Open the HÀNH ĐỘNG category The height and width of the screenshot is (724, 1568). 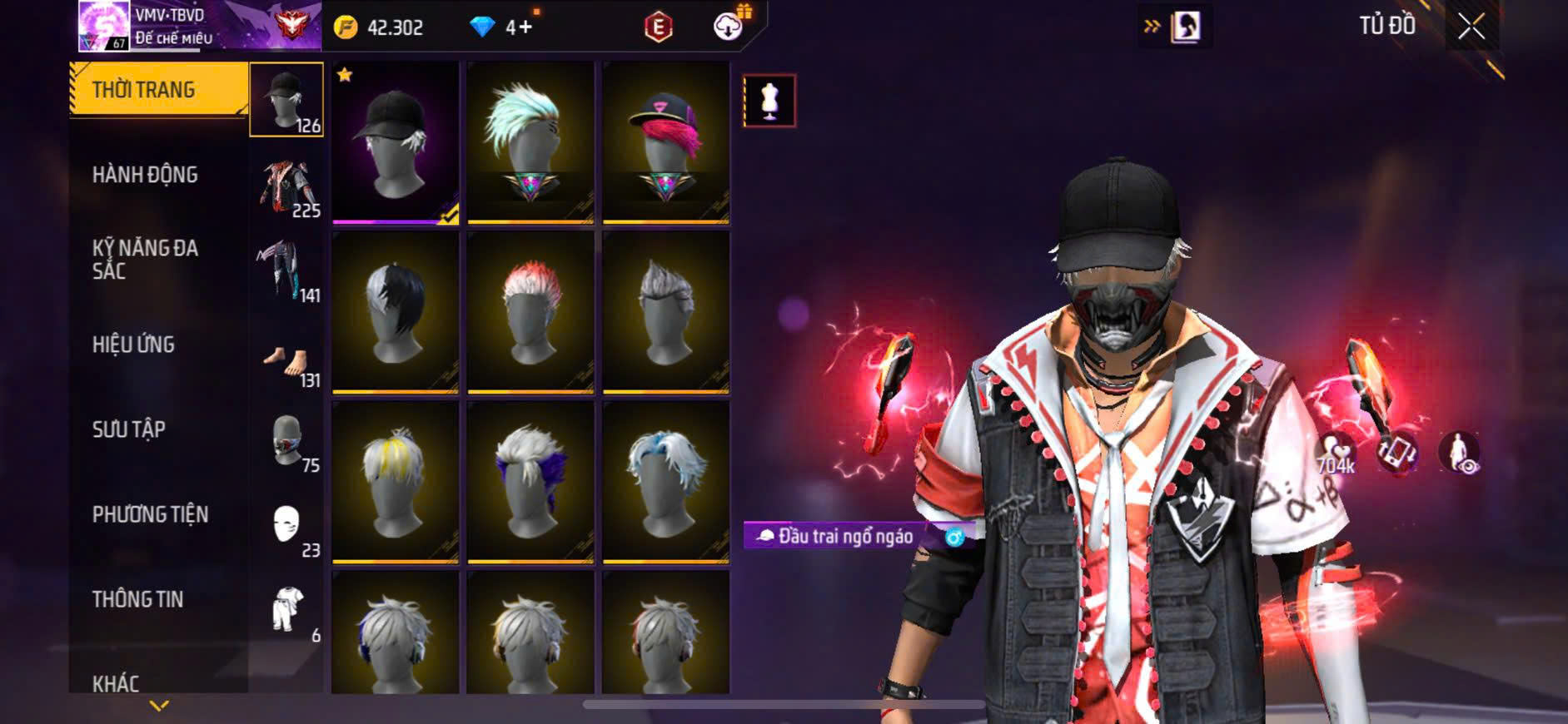[x=146, y=175]
